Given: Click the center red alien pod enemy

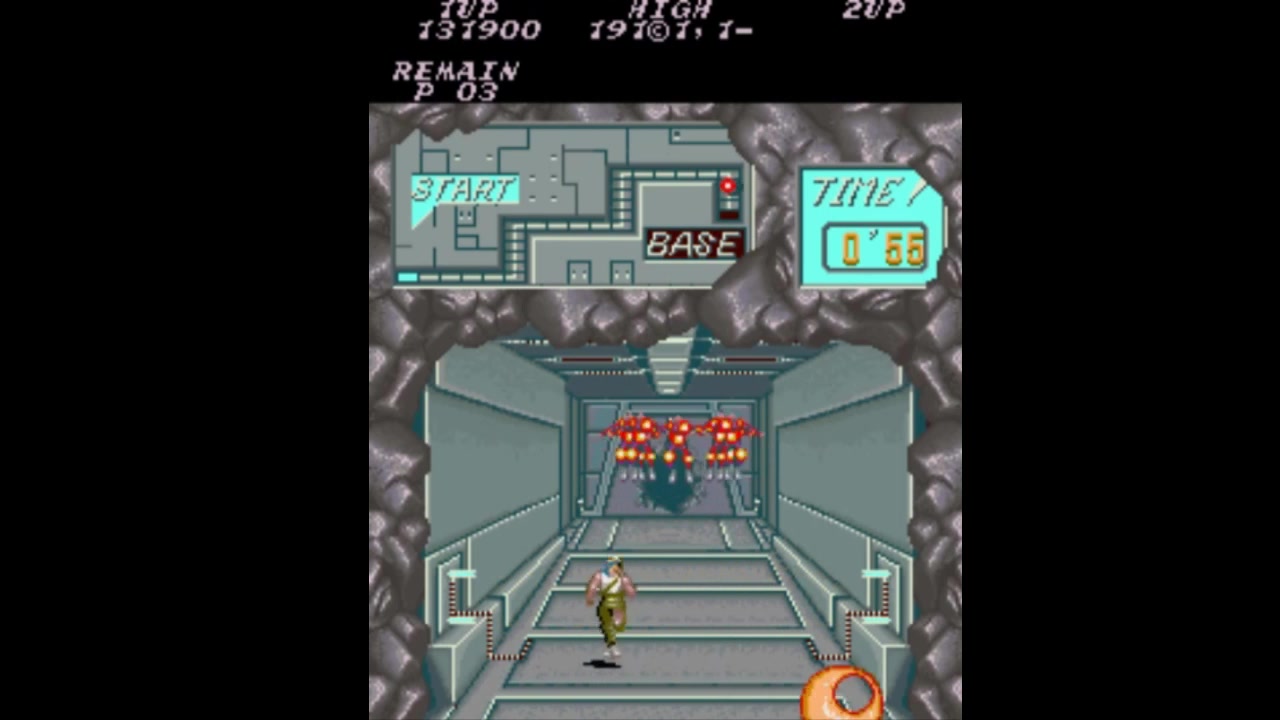Looking at the screenshot, I should 678,435.
